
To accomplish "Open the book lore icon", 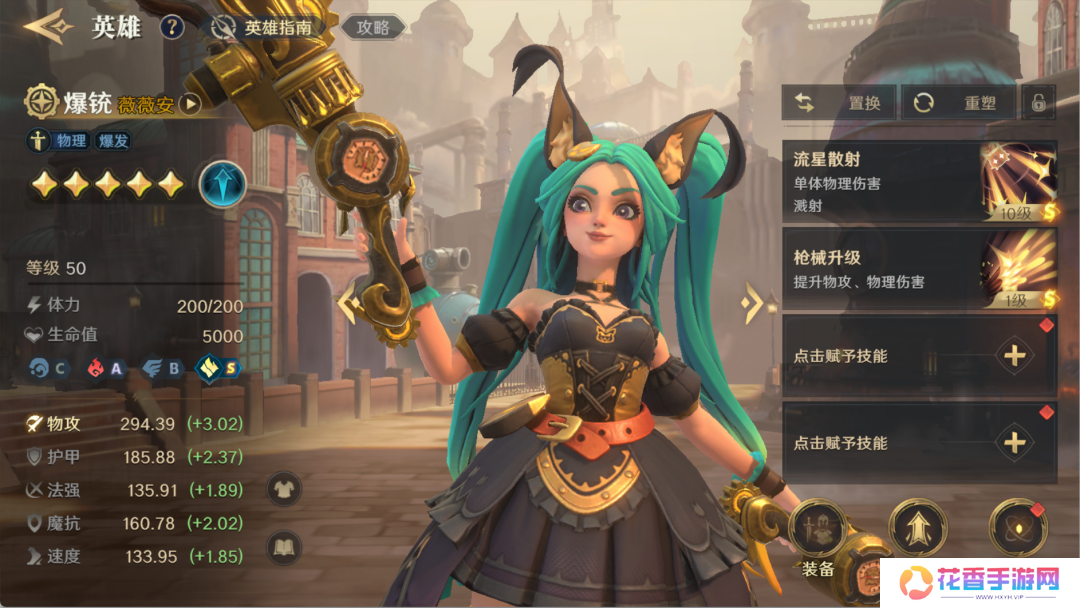I will pyautogui.click(x=285, y=547).
